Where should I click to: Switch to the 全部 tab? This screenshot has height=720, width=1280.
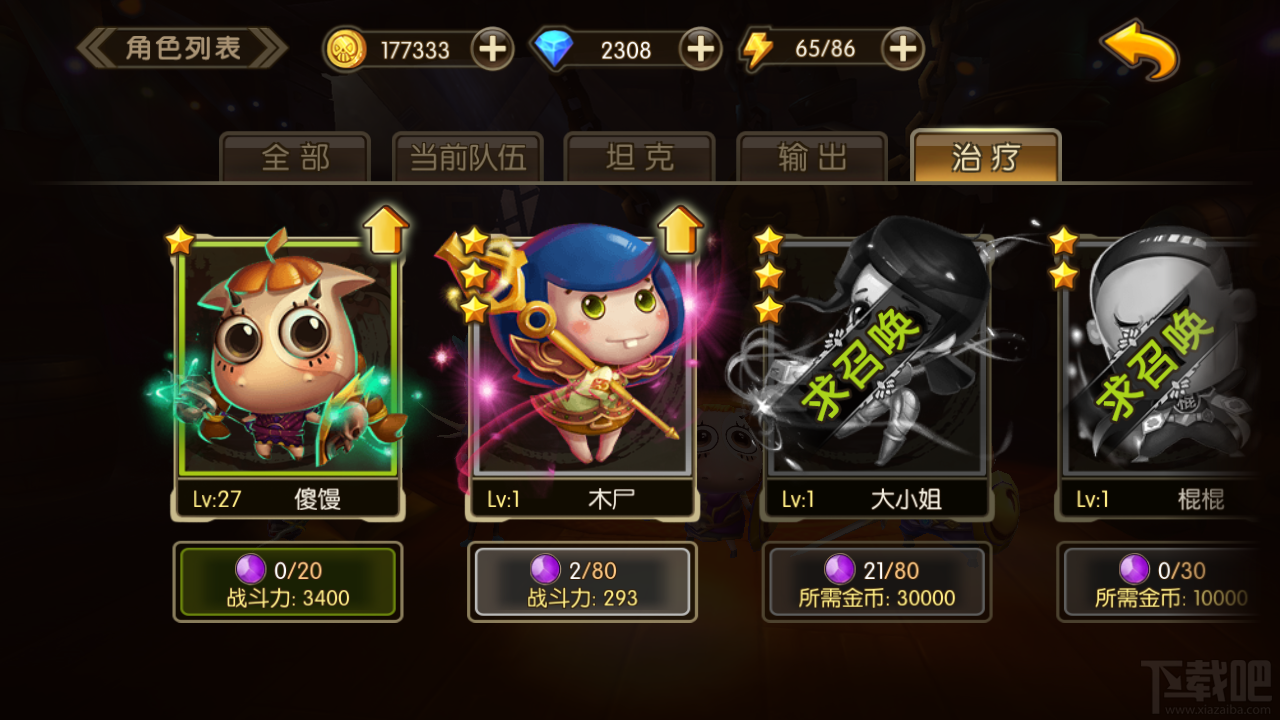tap(295, 157)
